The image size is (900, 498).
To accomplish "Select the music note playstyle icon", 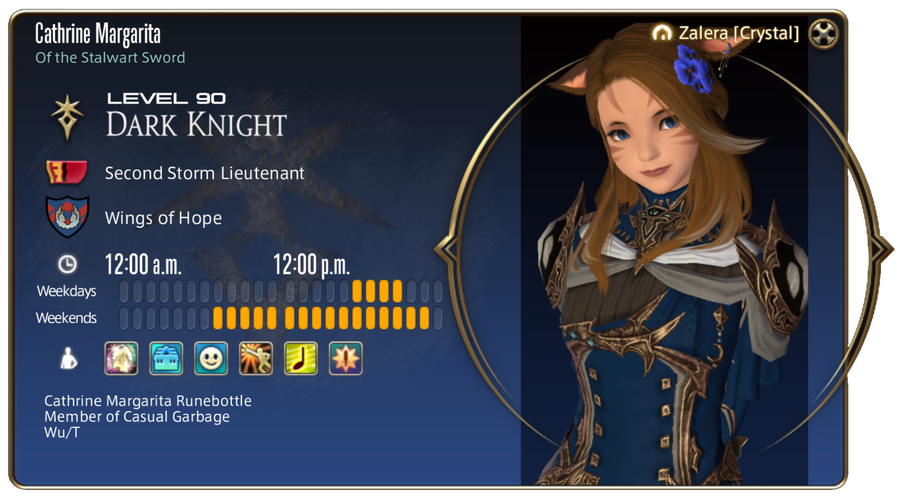I will [x=301, y=358].
